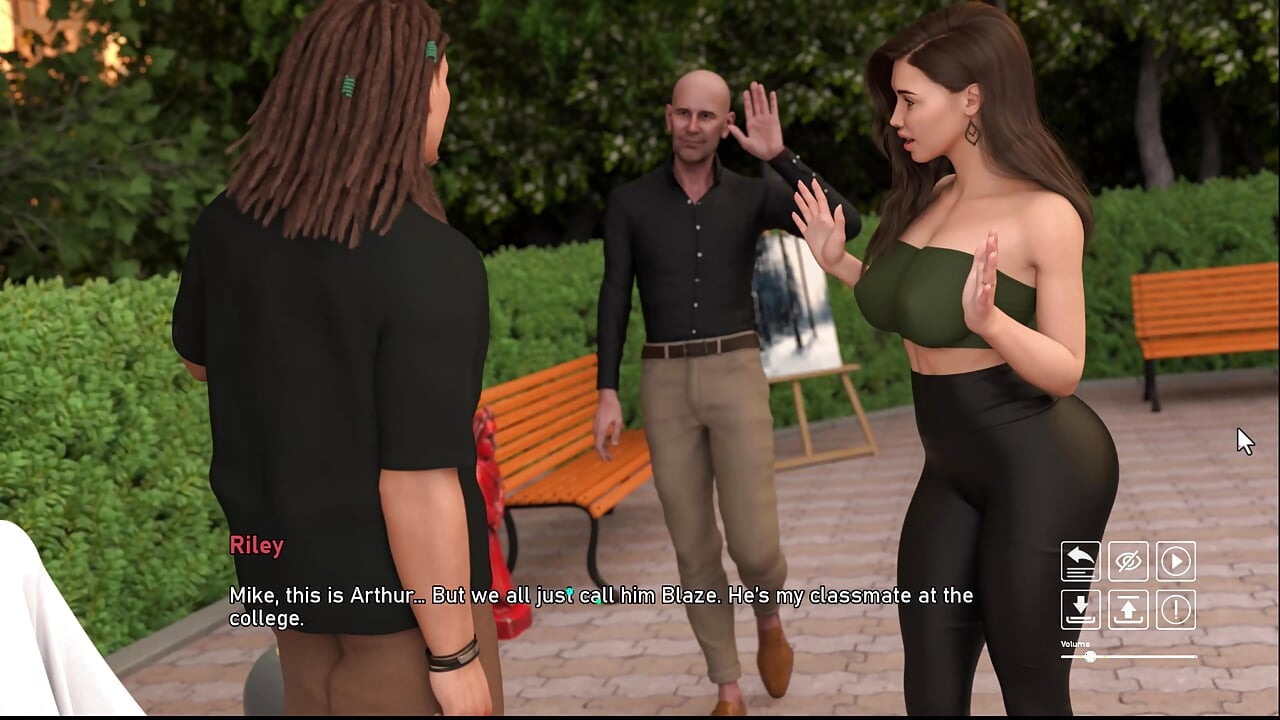Click the dialogue text to advance
Screen dimensions: 1280x720
pos(600,595)
